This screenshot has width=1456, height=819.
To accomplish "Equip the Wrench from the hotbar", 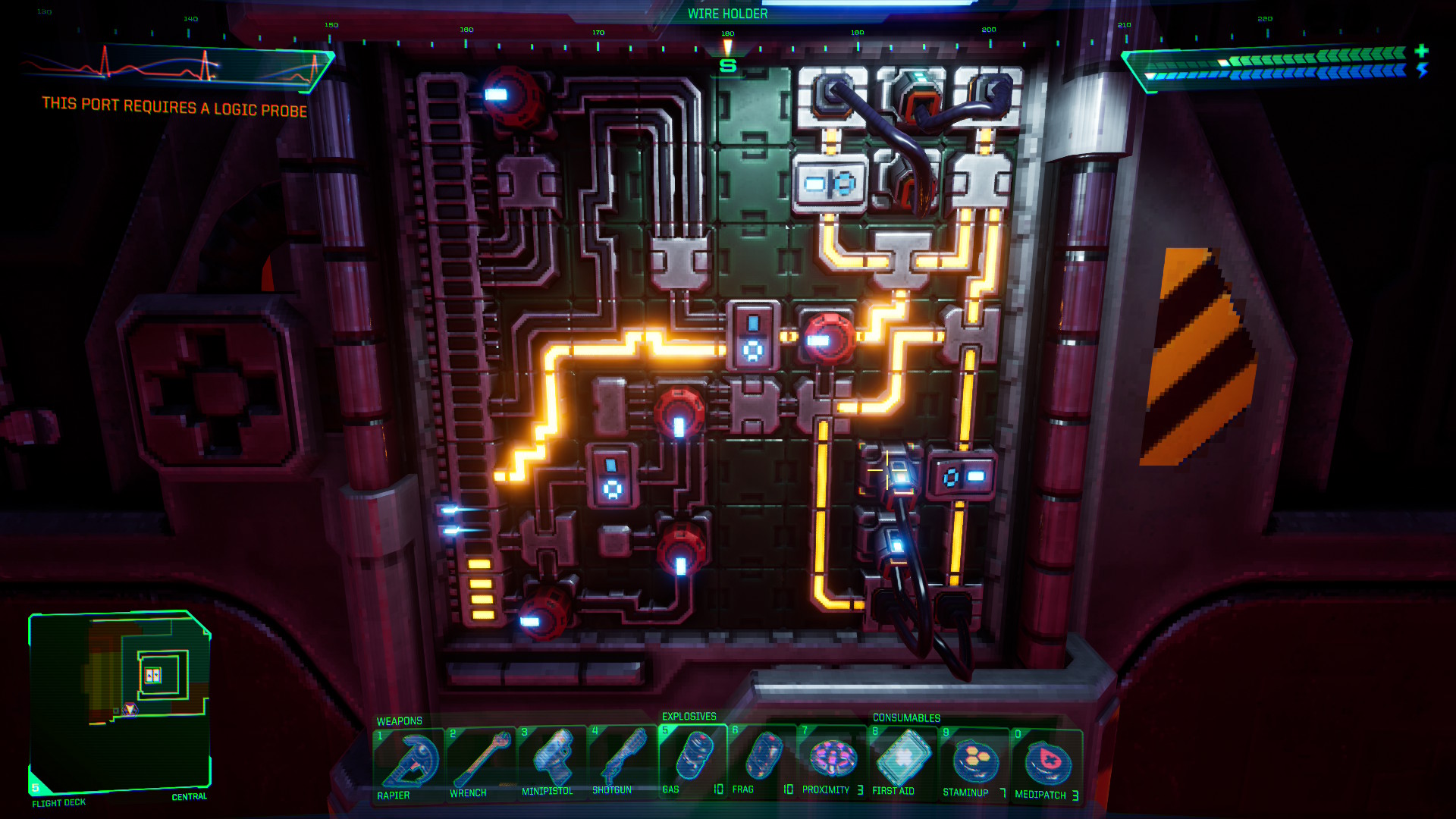I will pyautogui.click(x=479, y=762).
